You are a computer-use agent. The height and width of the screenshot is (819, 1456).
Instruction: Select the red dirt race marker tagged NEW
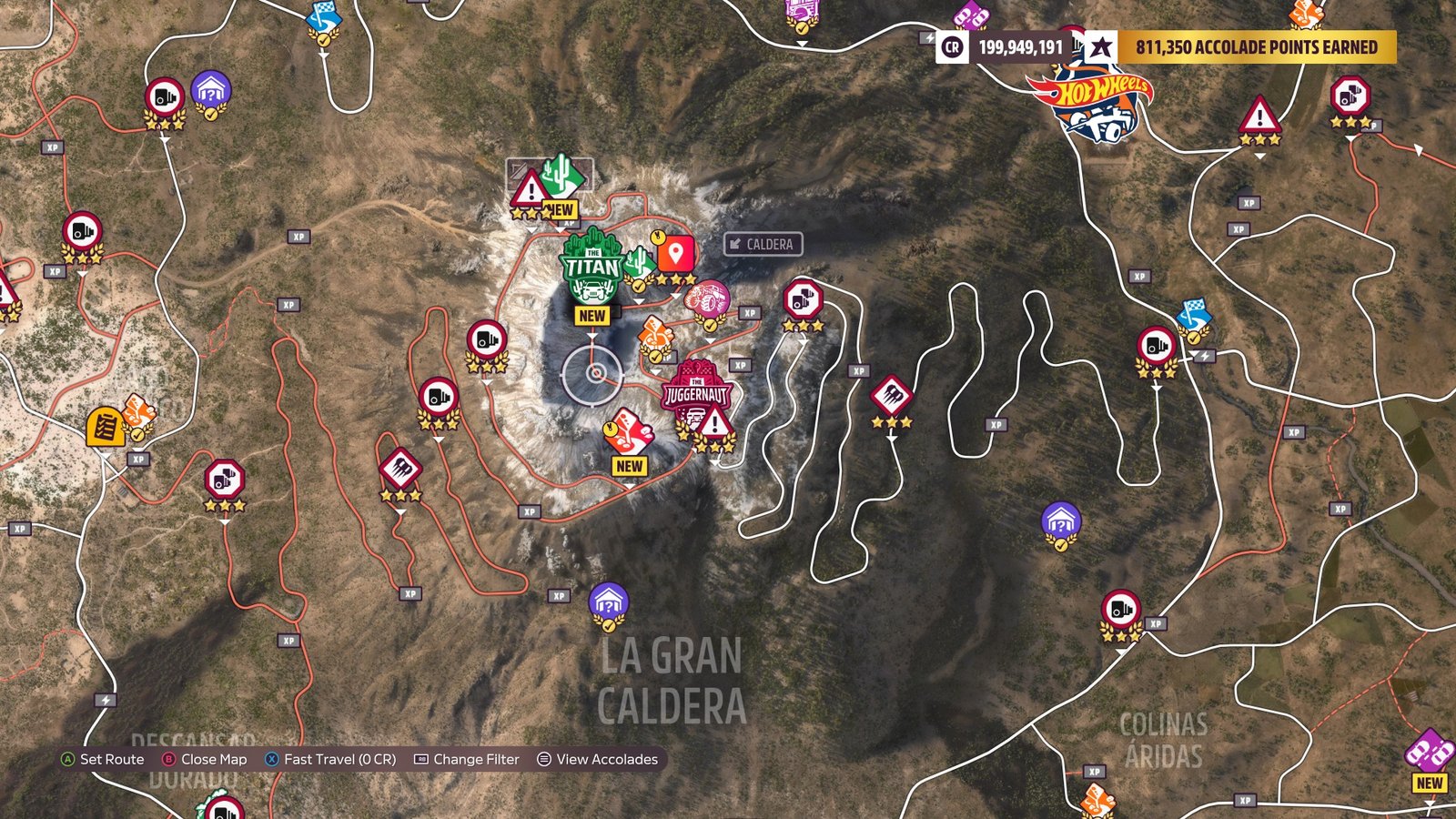pyautogui.click(x=628, y=432)
